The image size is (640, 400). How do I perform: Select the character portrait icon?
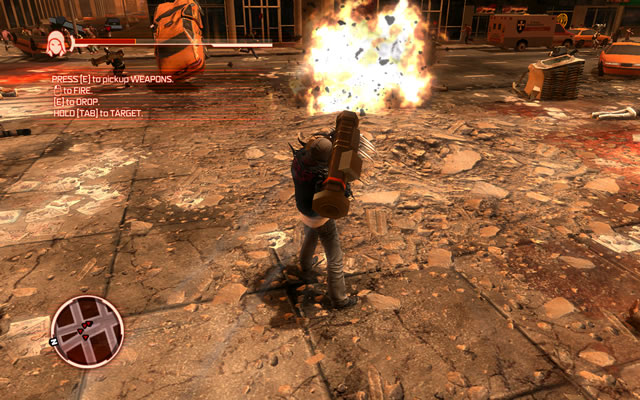click(x=57, y=43)
